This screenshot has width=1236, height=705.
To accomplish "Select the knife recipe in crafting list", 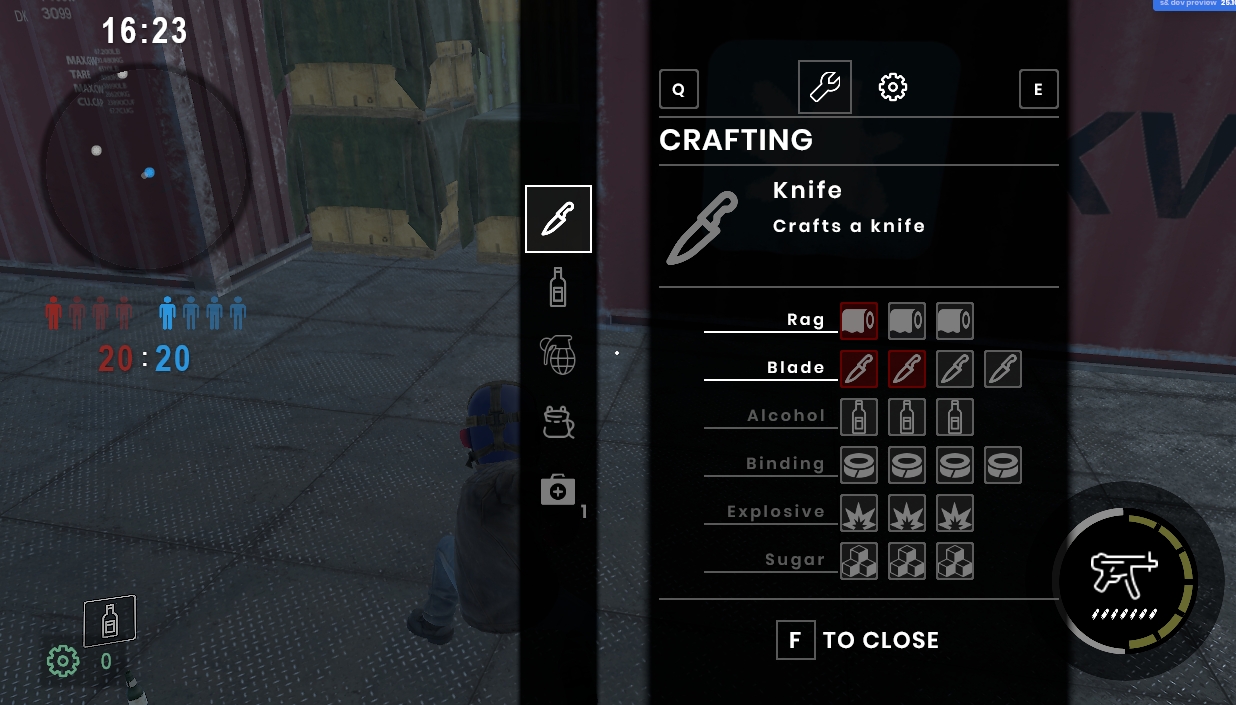I will pos(558,219).
